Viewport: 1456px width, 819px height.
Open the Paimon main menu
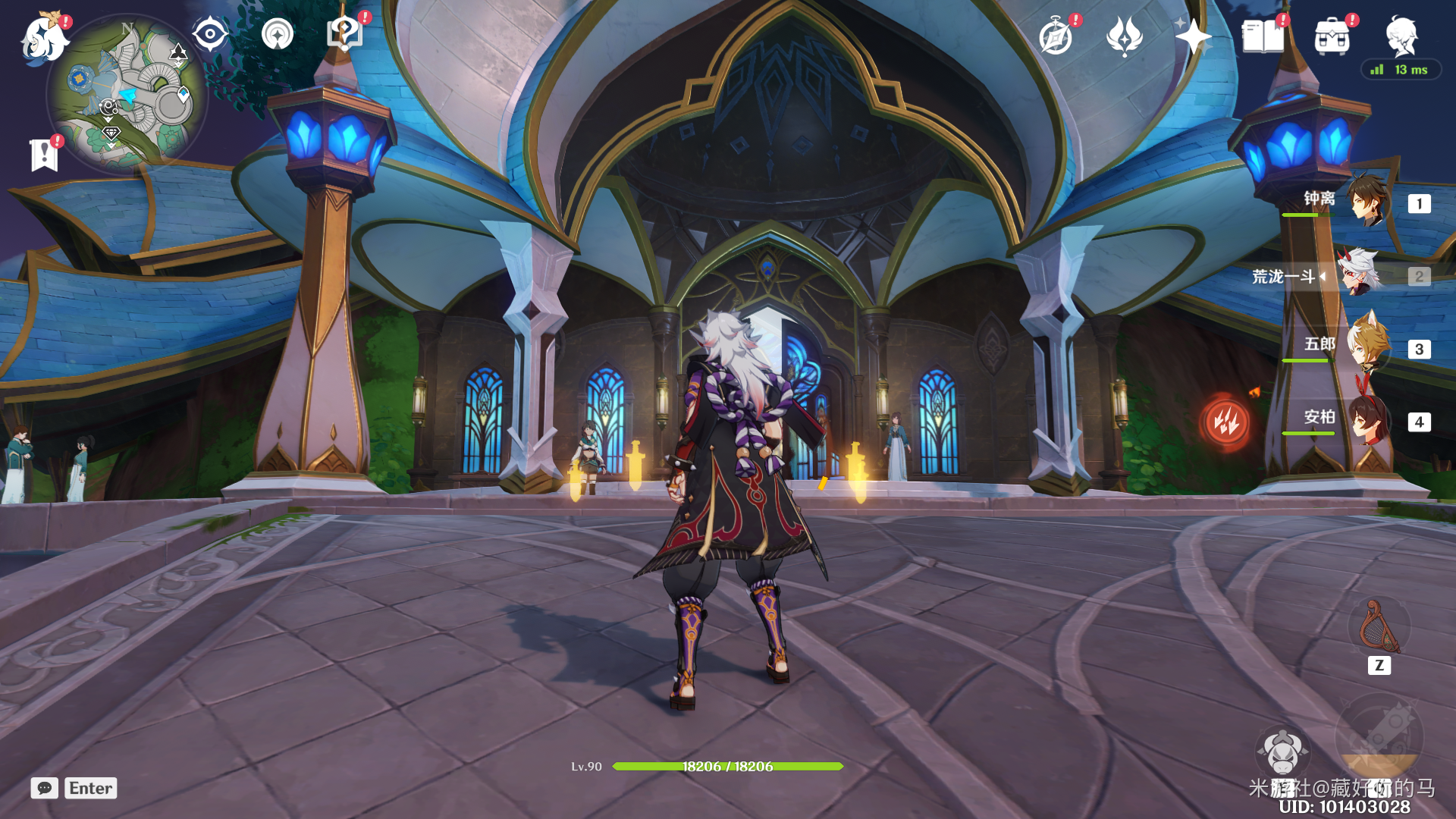click(44, 38)
